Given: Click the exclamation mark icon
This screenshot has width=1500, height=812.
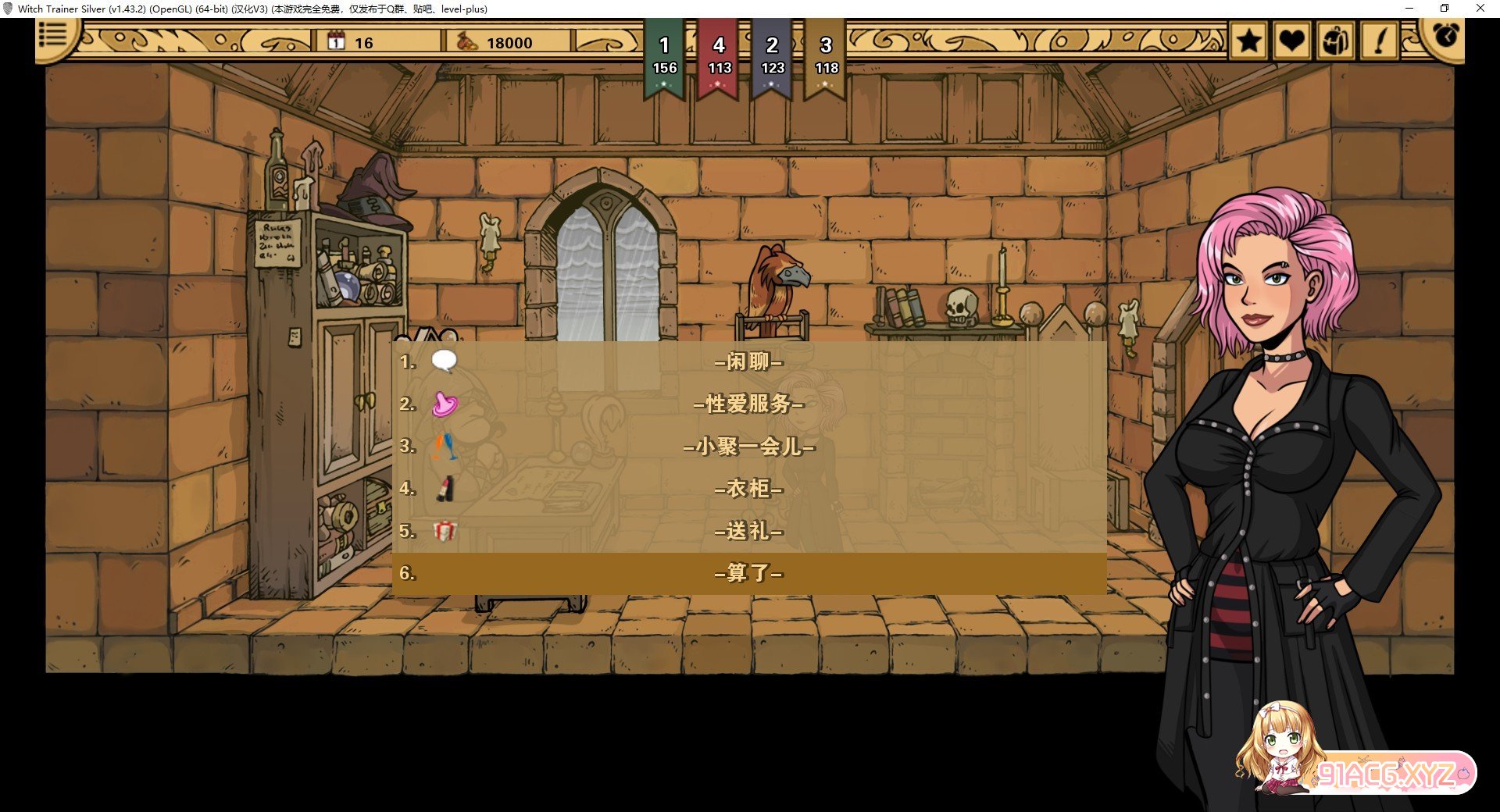Looking at the screenshot, I should coord(1380,41).
